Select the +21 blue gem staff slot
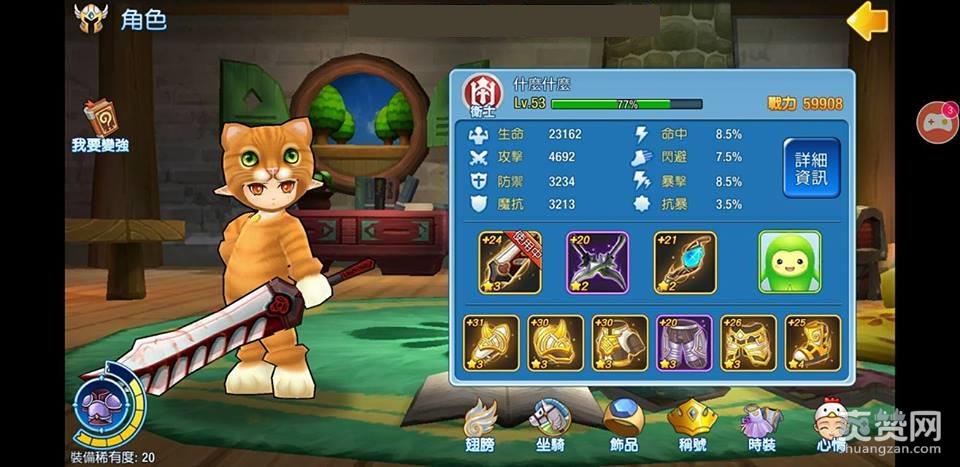 [x=685, y=263]
